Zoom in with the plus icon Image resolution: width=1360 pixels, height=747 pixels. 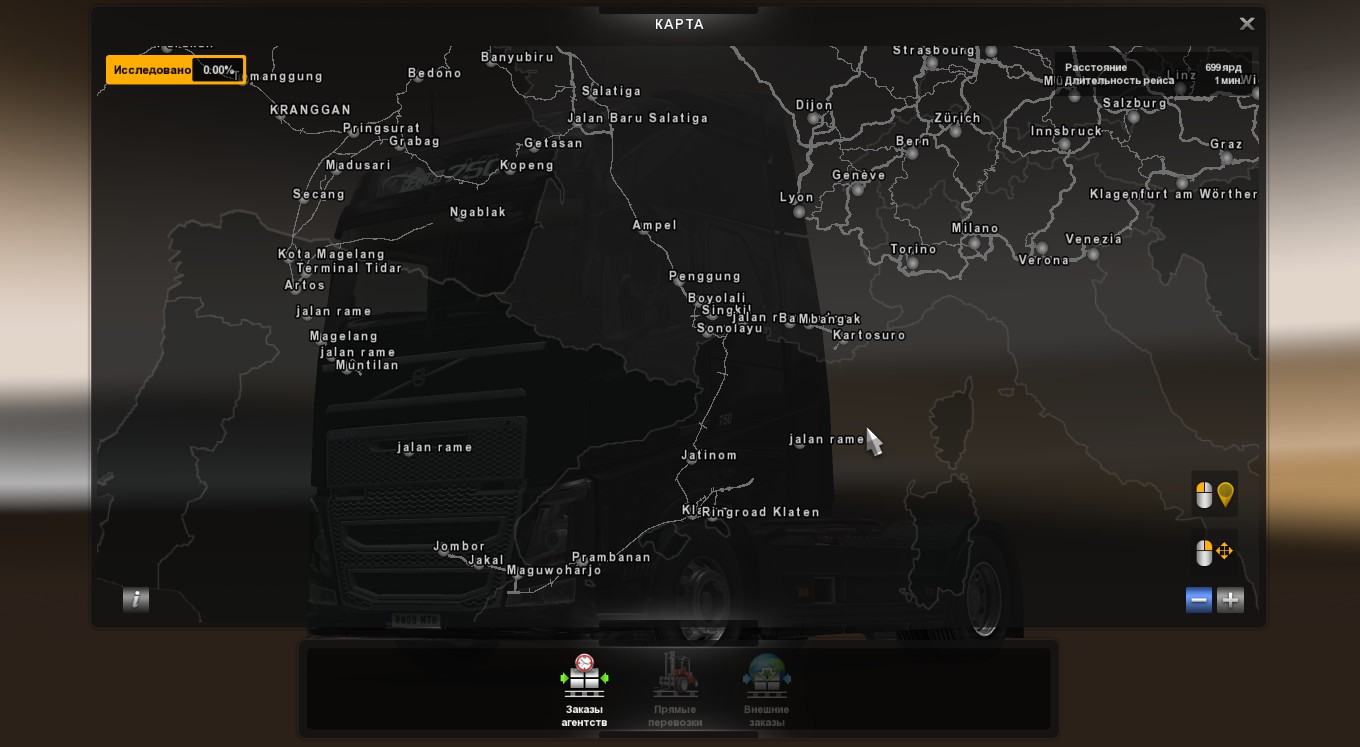tap(1230, 600)
